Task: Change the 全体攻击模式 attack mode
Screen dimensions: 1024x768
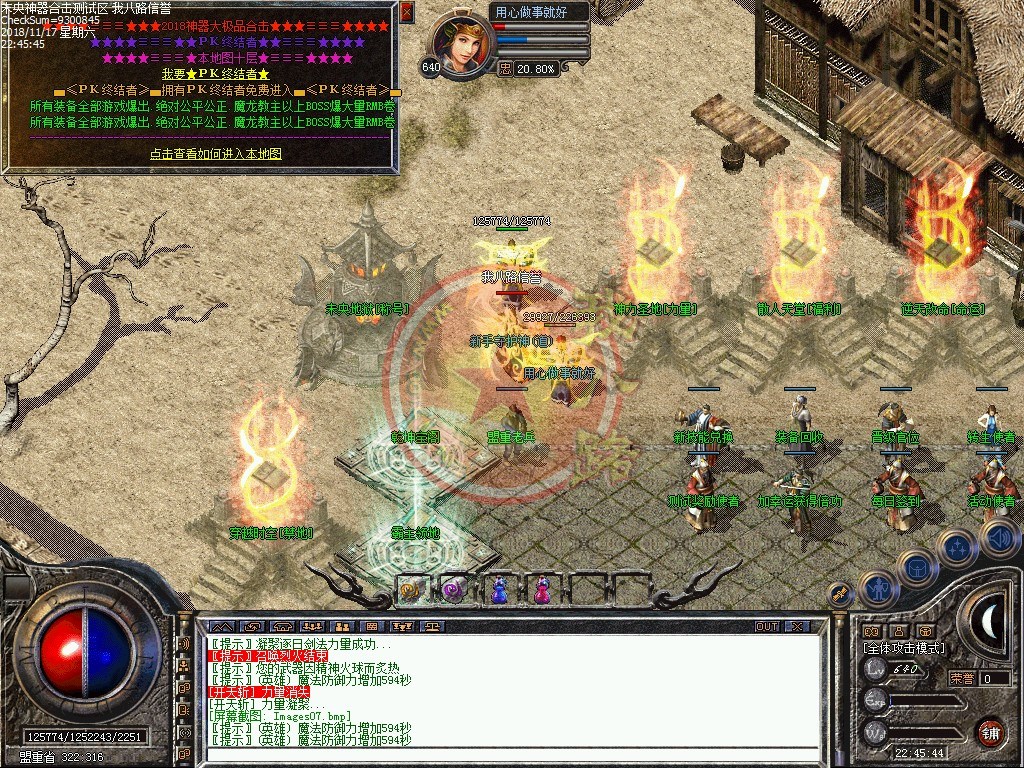Action: click(903, 648)
